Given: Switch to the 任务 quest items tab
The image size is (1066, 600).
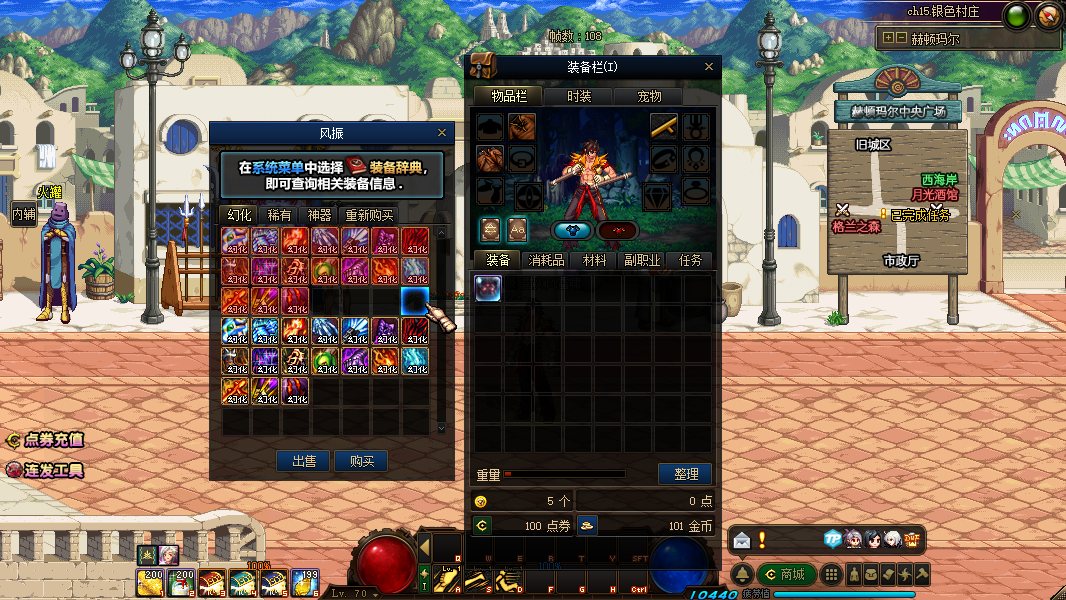Looking at the screenshot, I should click(x=690, y=260).
